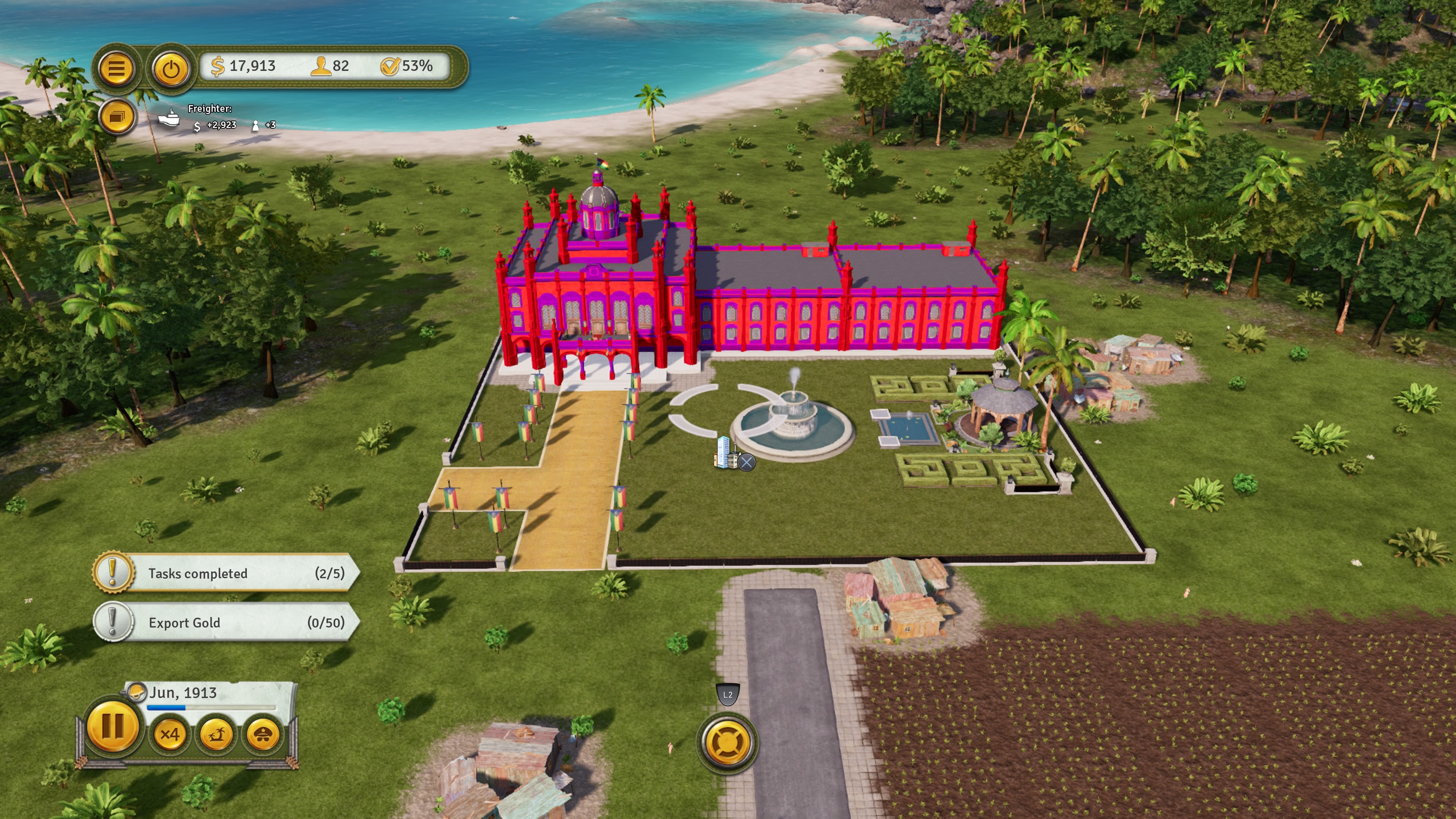1456x819 pixels.
Task: Open the stacked cards overlay button
Action: click(x=117, y=117)
